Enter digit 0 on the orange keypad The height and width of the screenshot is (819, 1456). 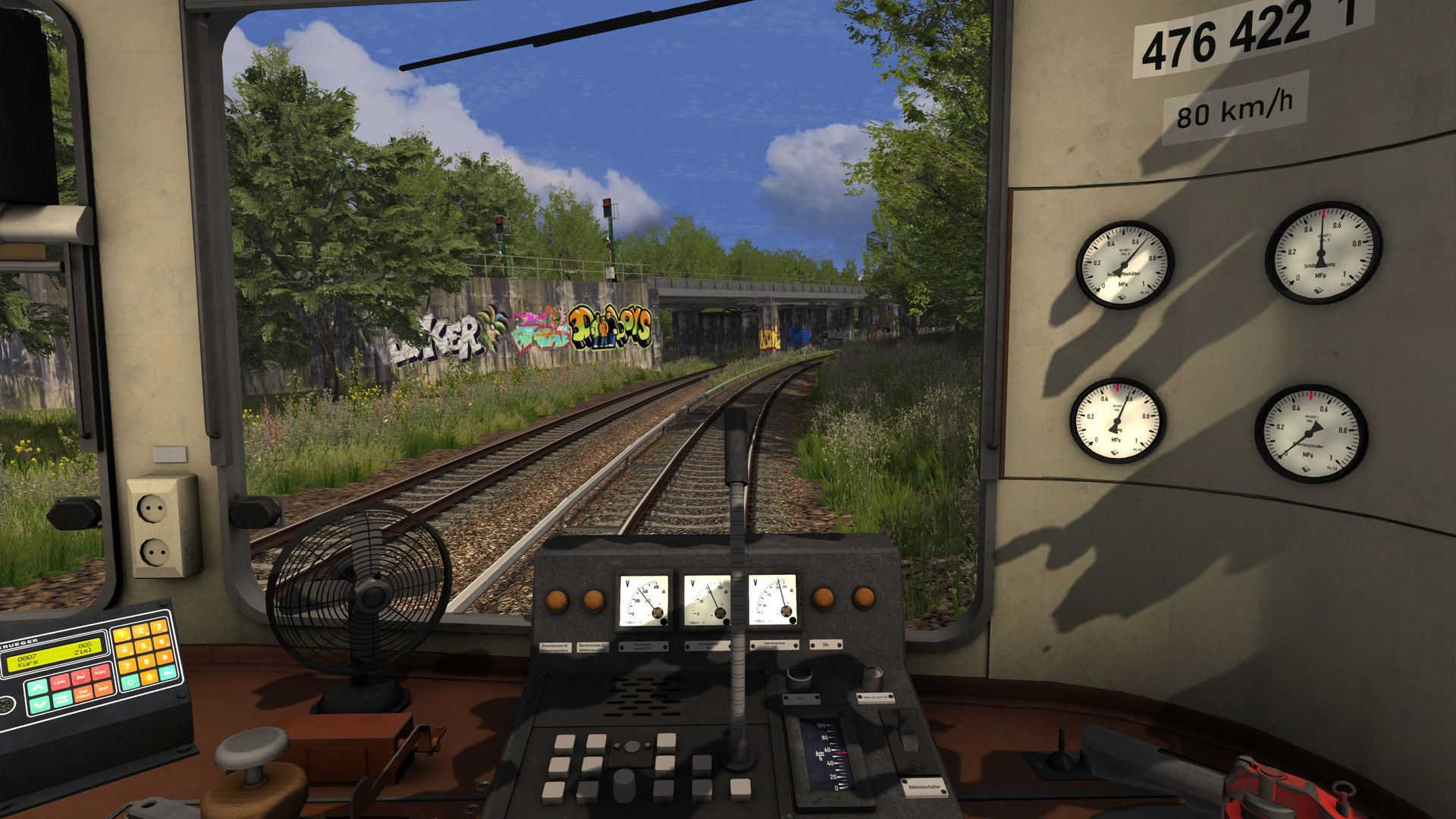(x=149, y=677)
